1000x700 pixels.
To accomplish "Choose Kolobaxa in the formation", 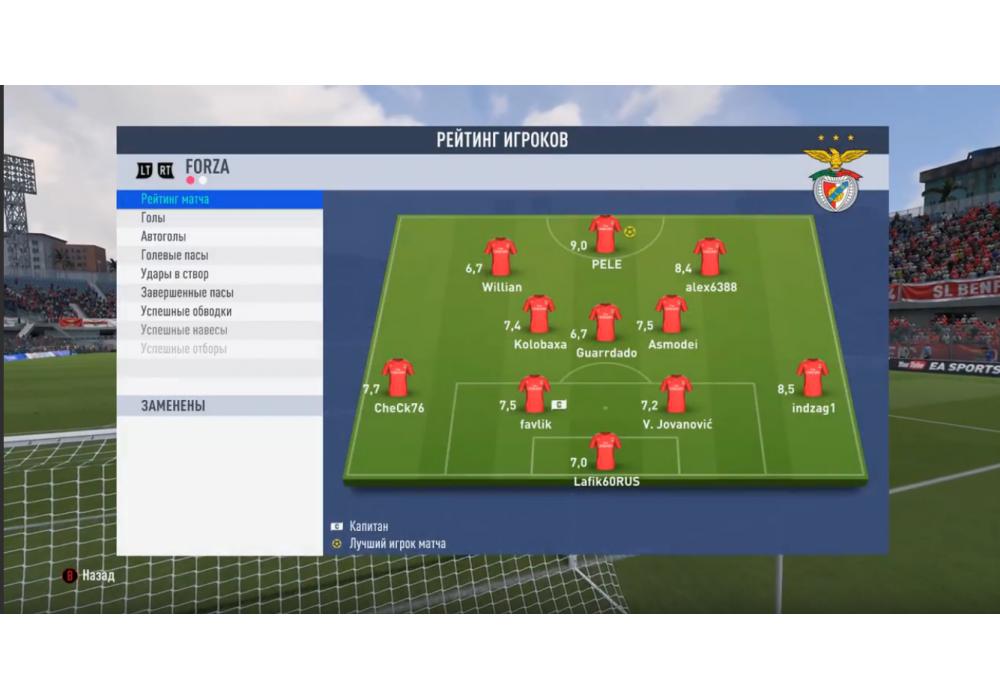I will tap(539, 314).
